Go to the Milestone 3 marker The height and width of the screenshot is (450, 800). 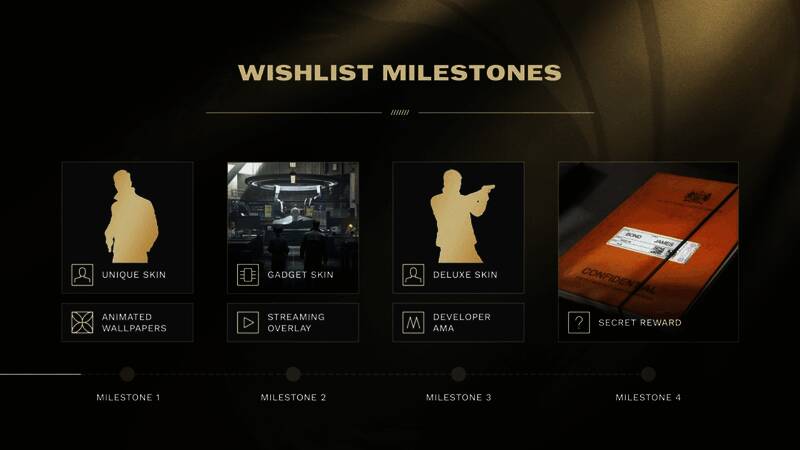click(458, 374)
